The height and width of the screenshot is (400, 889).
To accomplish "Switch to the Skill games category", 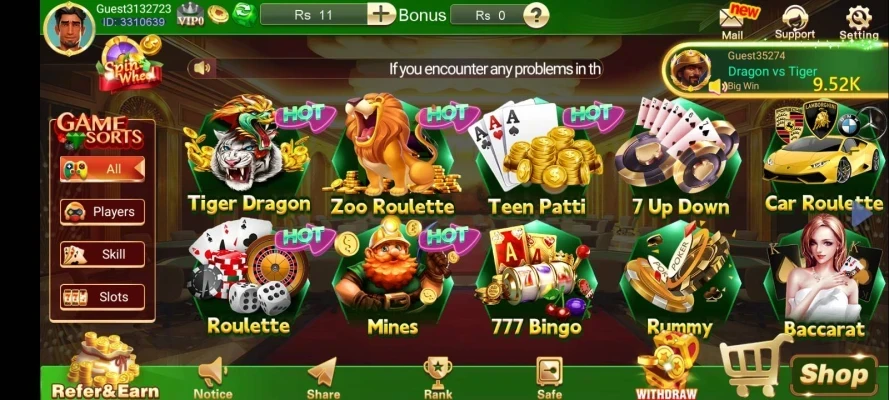I will click(x=102, y=254).
